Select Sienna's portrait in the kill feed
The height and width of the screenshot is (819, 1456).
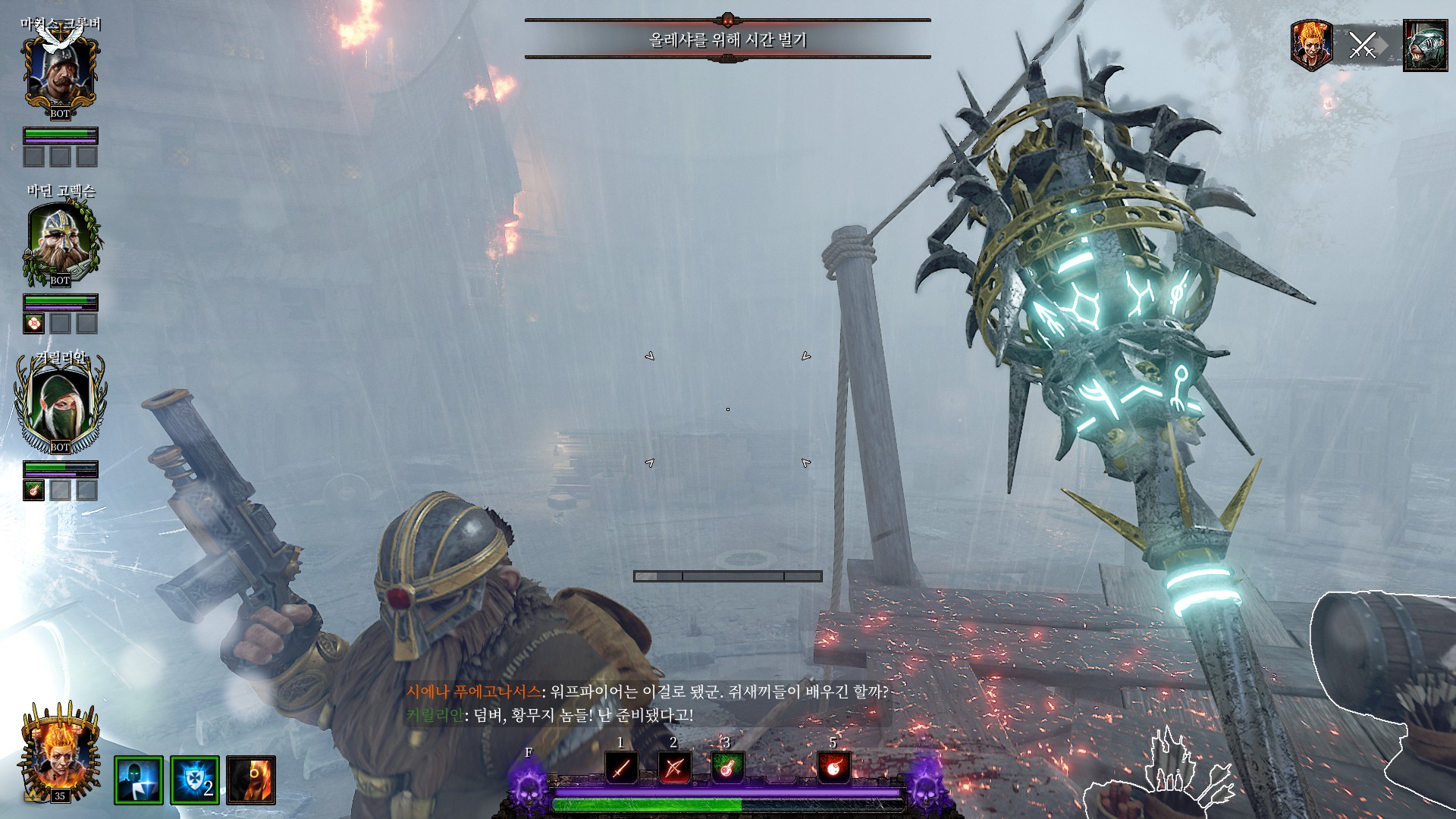[1311, 45]
